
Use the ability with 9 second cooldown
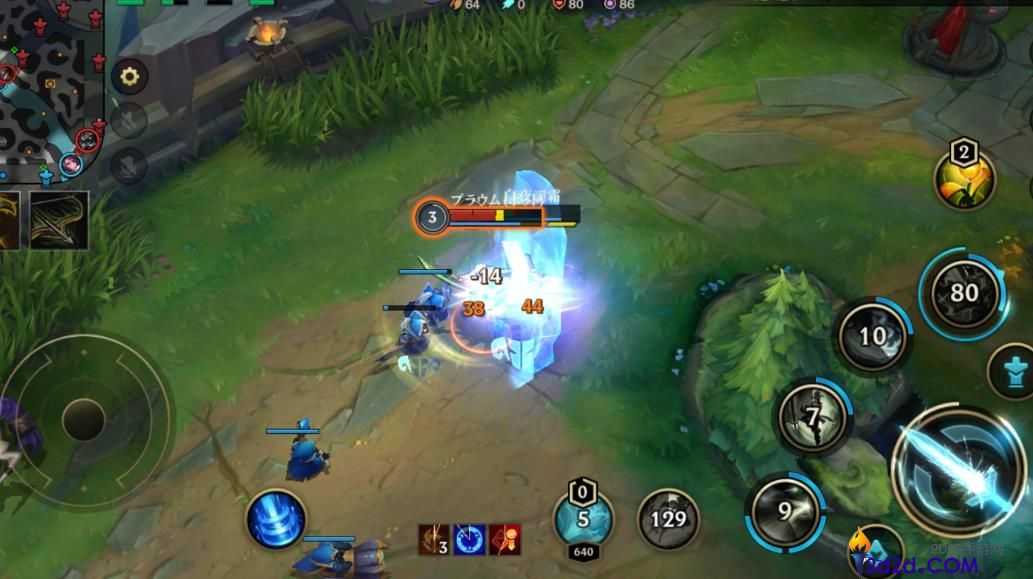coord(784,512)
